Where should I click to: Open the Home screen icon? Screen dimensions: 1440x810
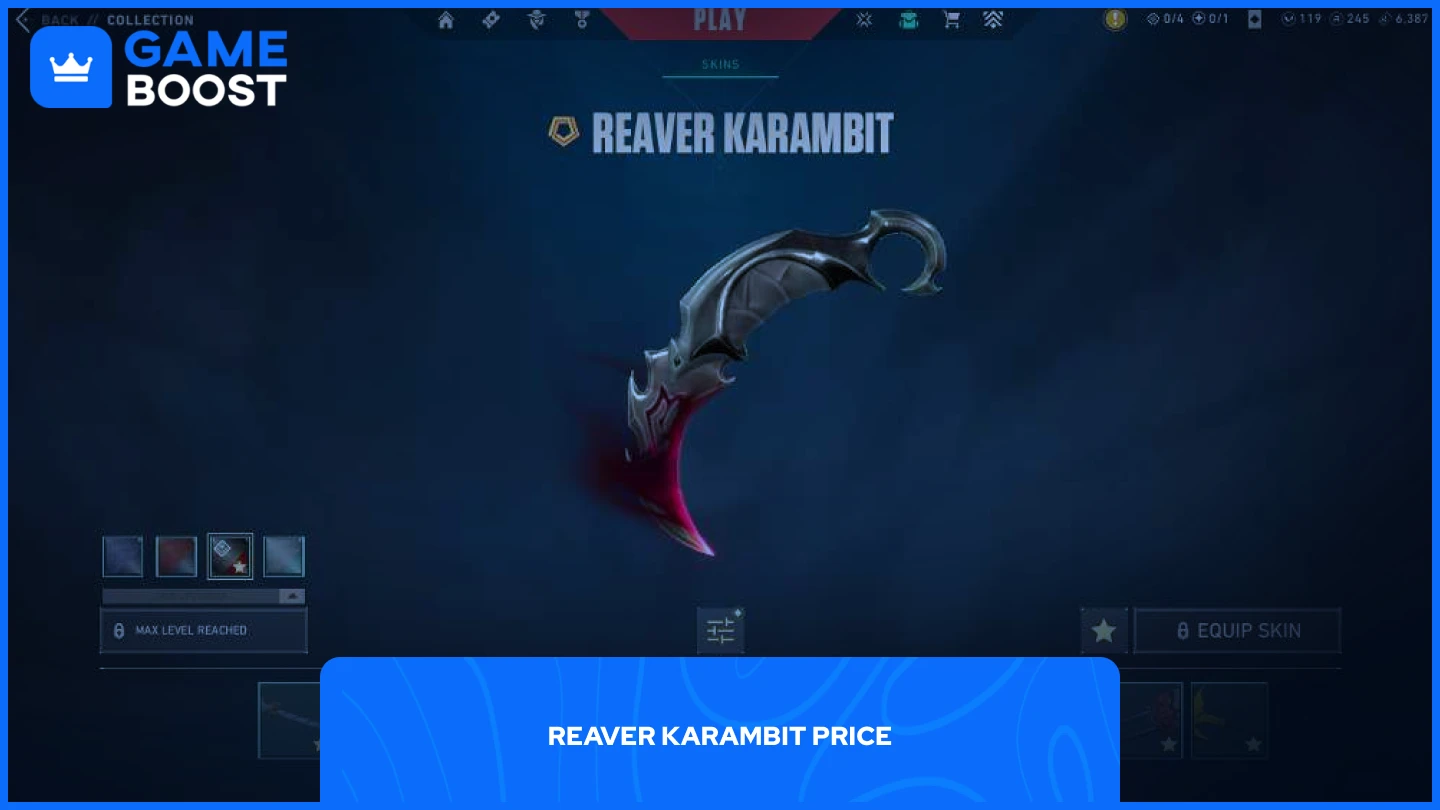[x=446, y=19]
